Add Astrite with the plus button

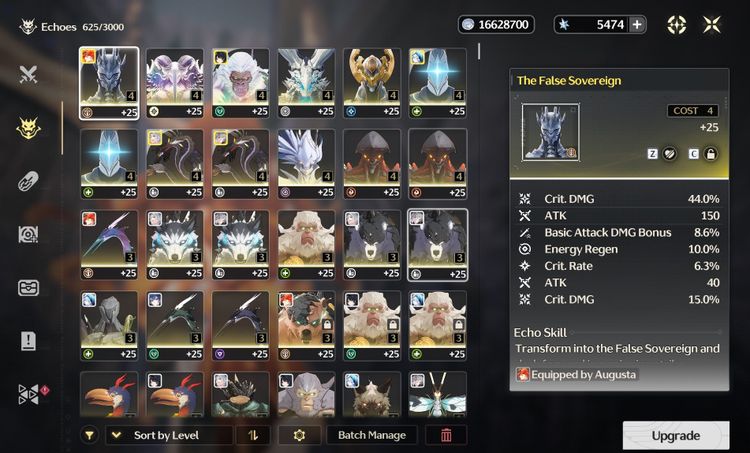coord(636,25)
